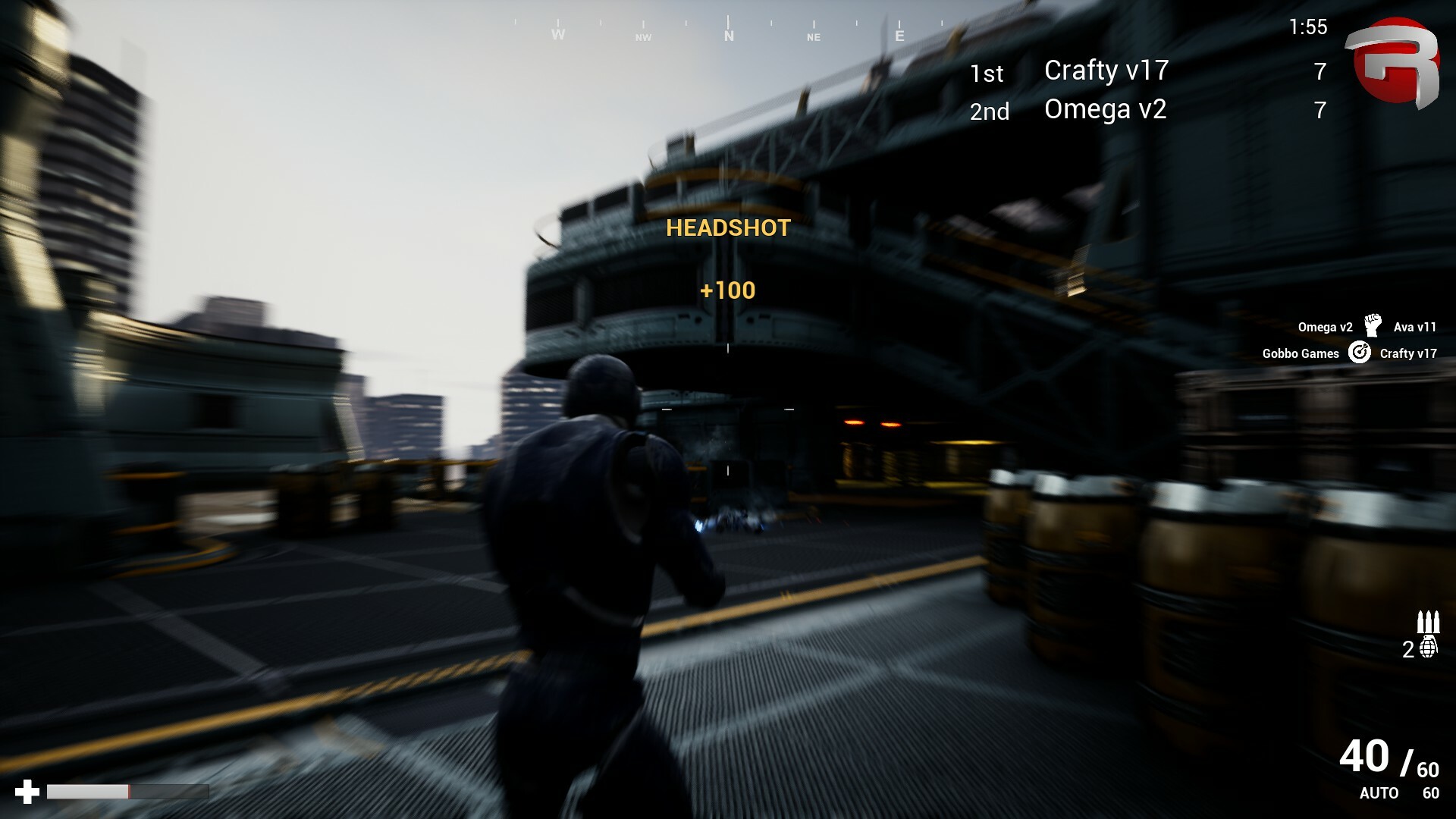The width and height of the screenshot is (1456, 819).
Task: Click the grenade count number 2
Action: pyautogui.click(x=1407, y=650)
